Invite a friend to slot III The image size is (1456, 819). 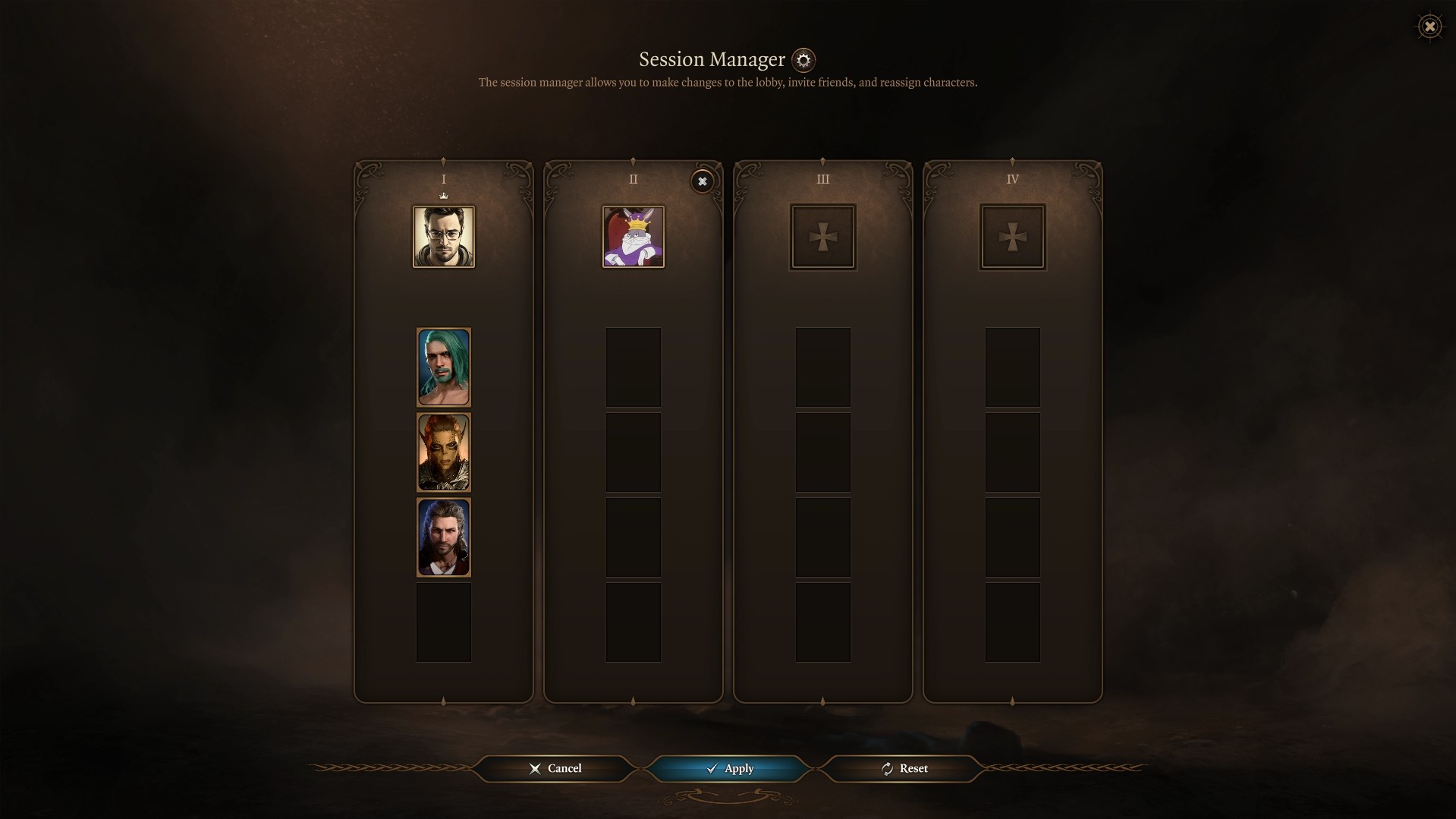point(823,237)
